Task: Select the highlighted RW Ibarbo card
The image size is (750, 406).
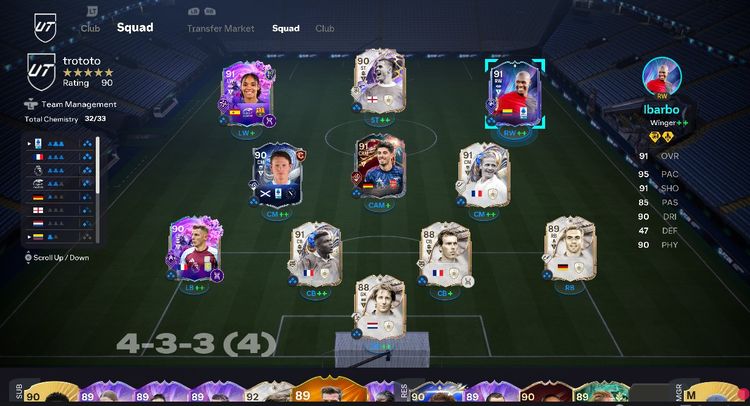Action: tap(515, 95)
